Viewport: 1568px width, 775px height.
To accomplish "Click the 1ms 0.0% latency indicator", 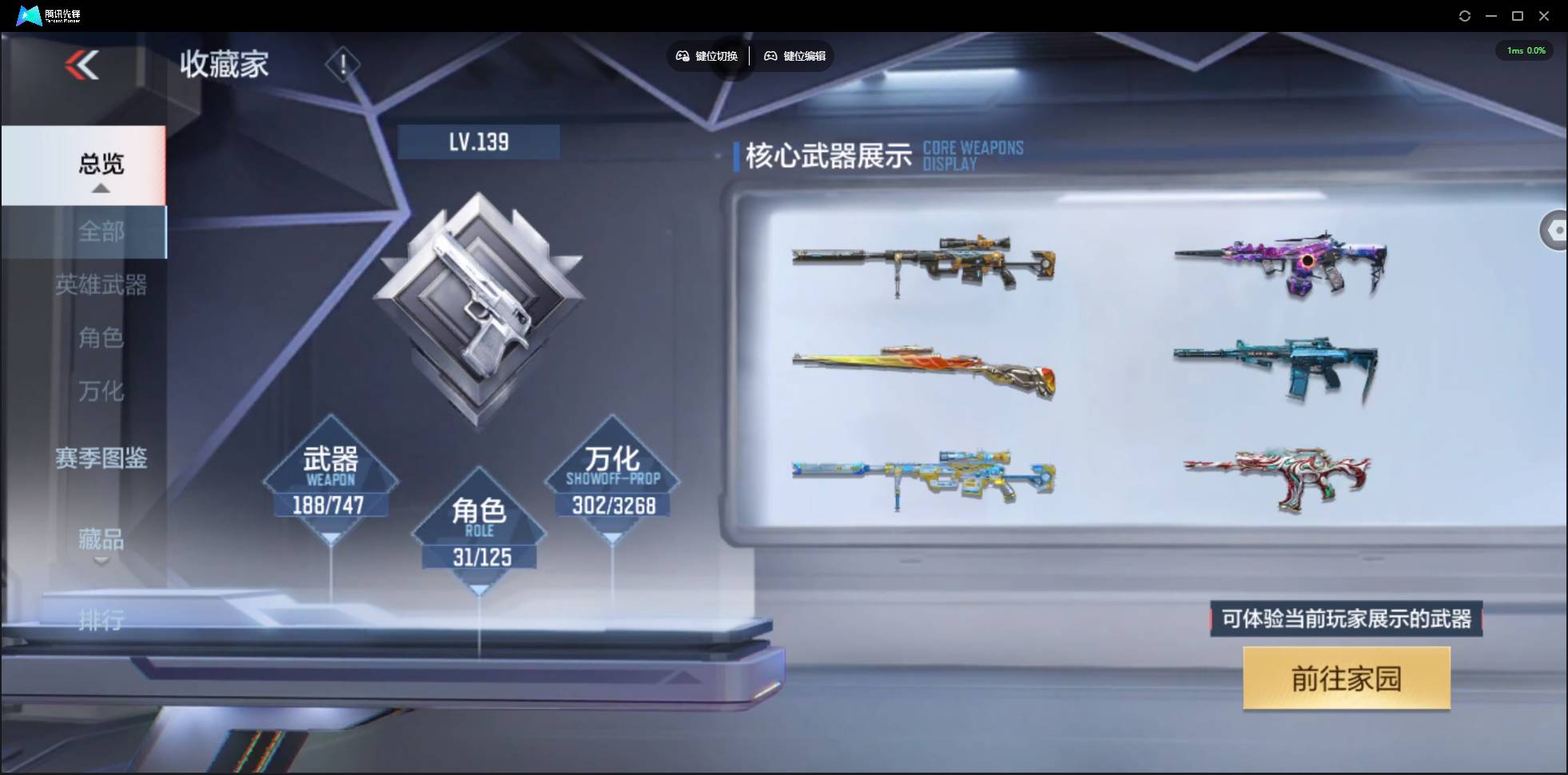I will coord(1525,50).
